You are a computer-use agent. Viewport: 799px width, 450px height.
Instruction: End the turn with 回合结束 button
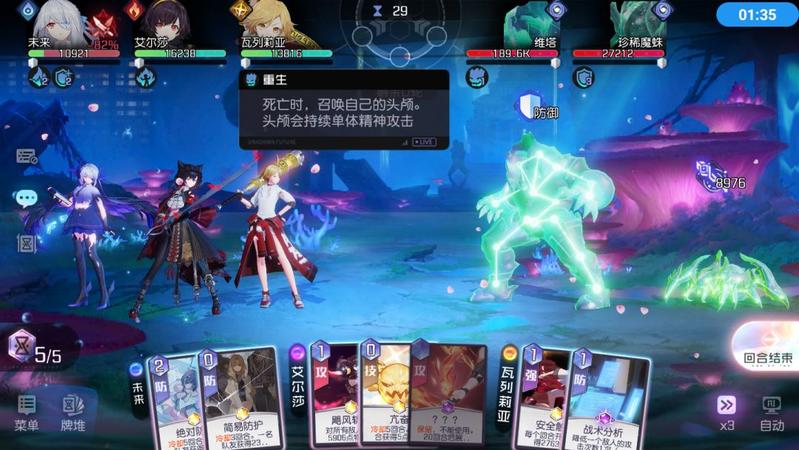tap(768, 356)
